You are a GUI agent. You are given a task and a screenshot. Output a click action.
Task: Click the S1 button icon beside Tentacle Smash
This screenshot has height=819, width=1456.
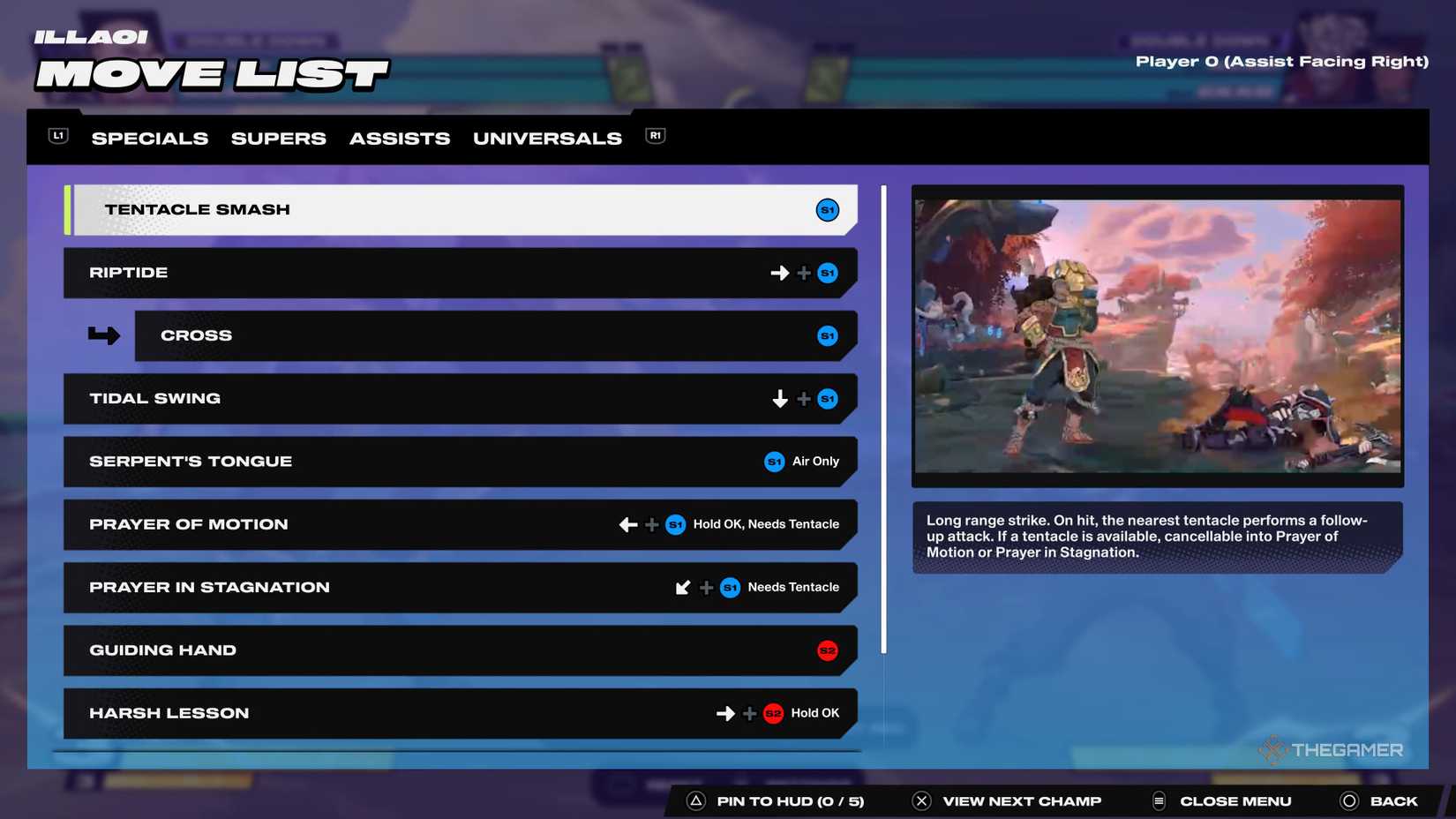(x=827, y=209)
